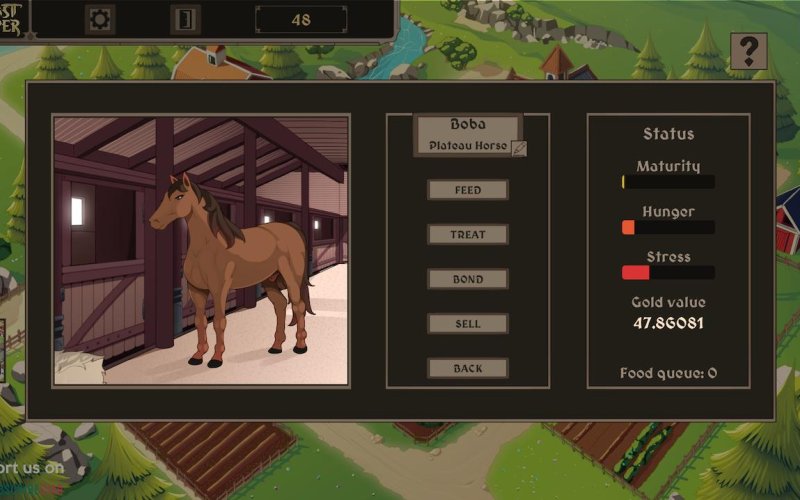Give Boba a treat
The height and width of the screenshot is (500, 800).
468,235
